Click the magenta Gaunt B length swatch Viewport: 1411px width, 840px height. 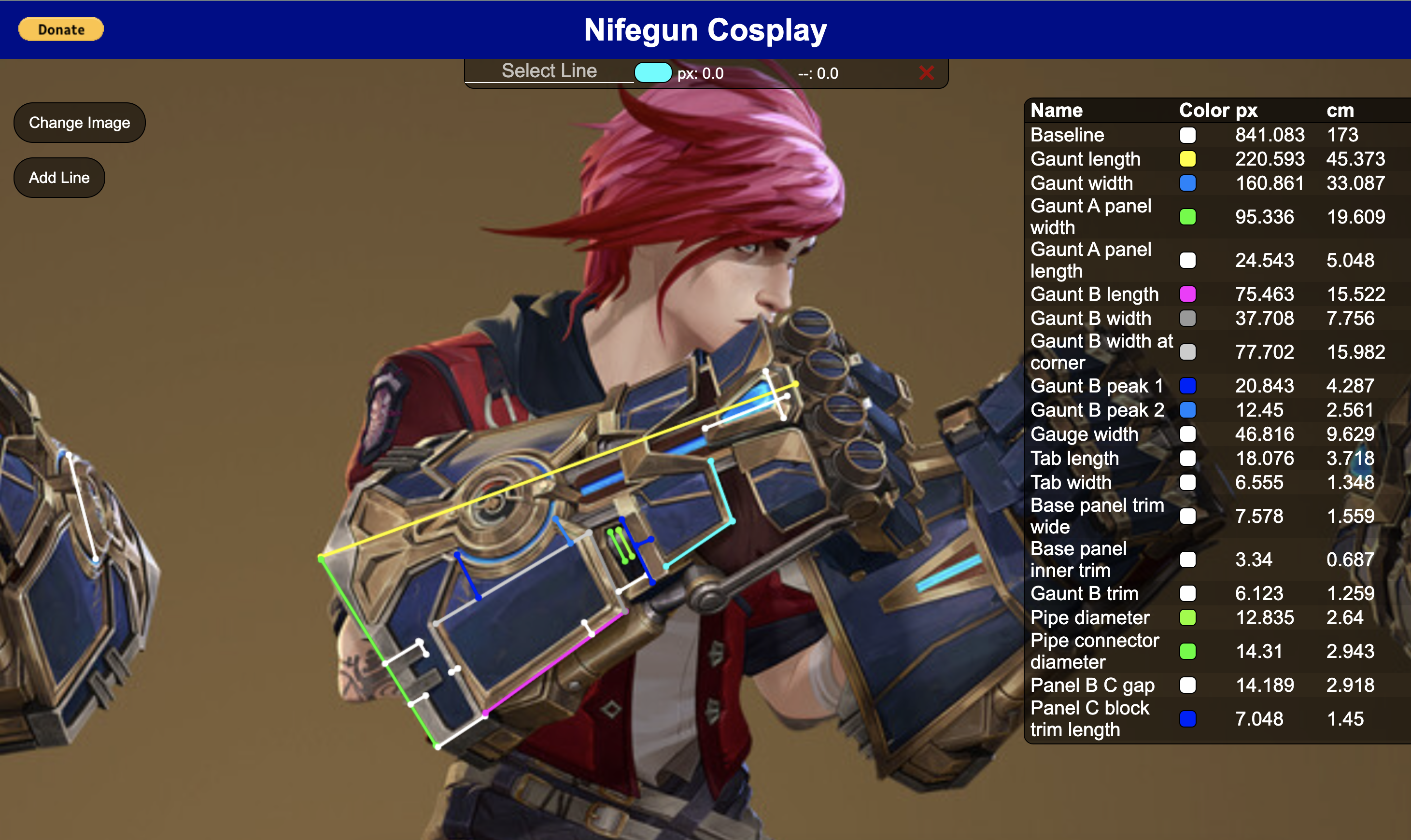pos(1188,294)
